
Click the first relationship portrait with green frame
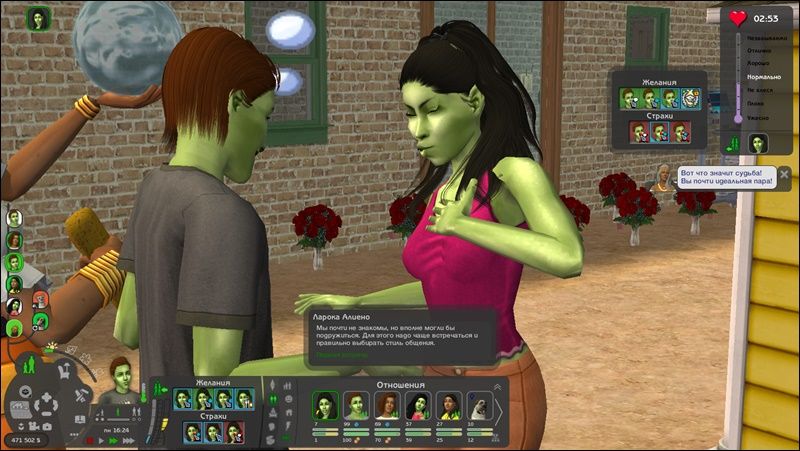[326, 404]
